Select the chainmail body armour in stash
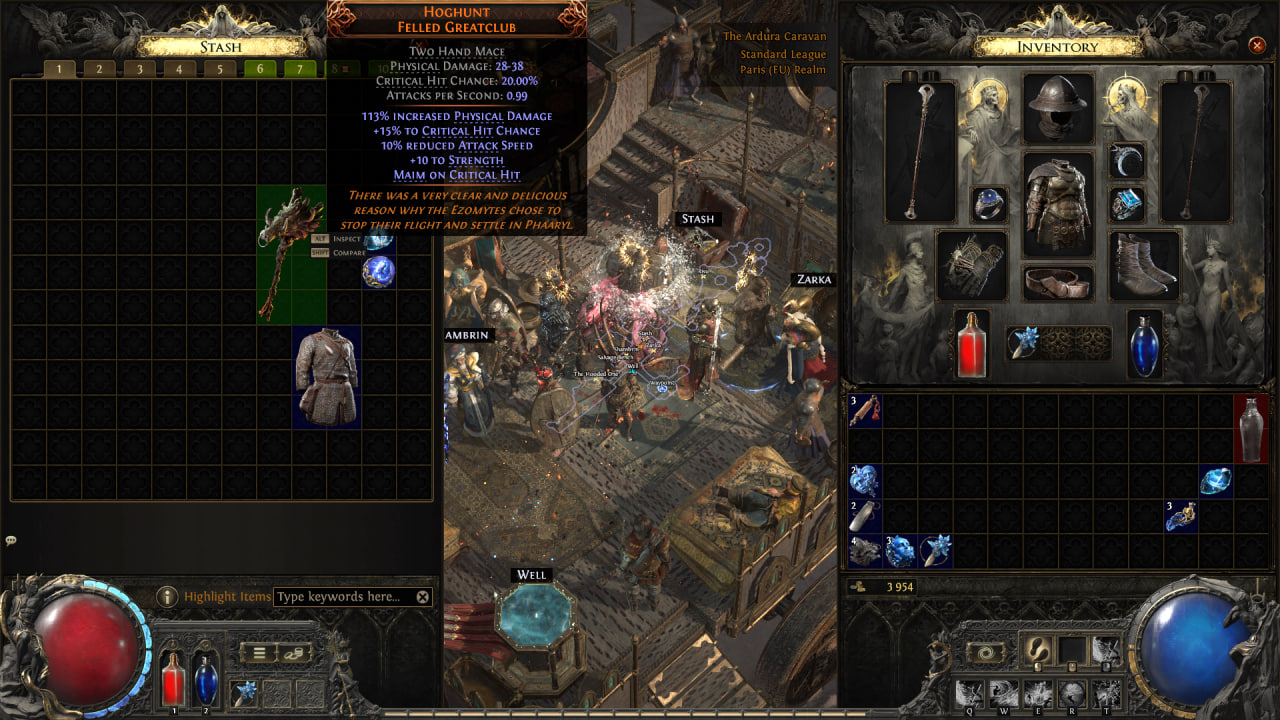Screen dimensions: 1280x720 (327, 377)
